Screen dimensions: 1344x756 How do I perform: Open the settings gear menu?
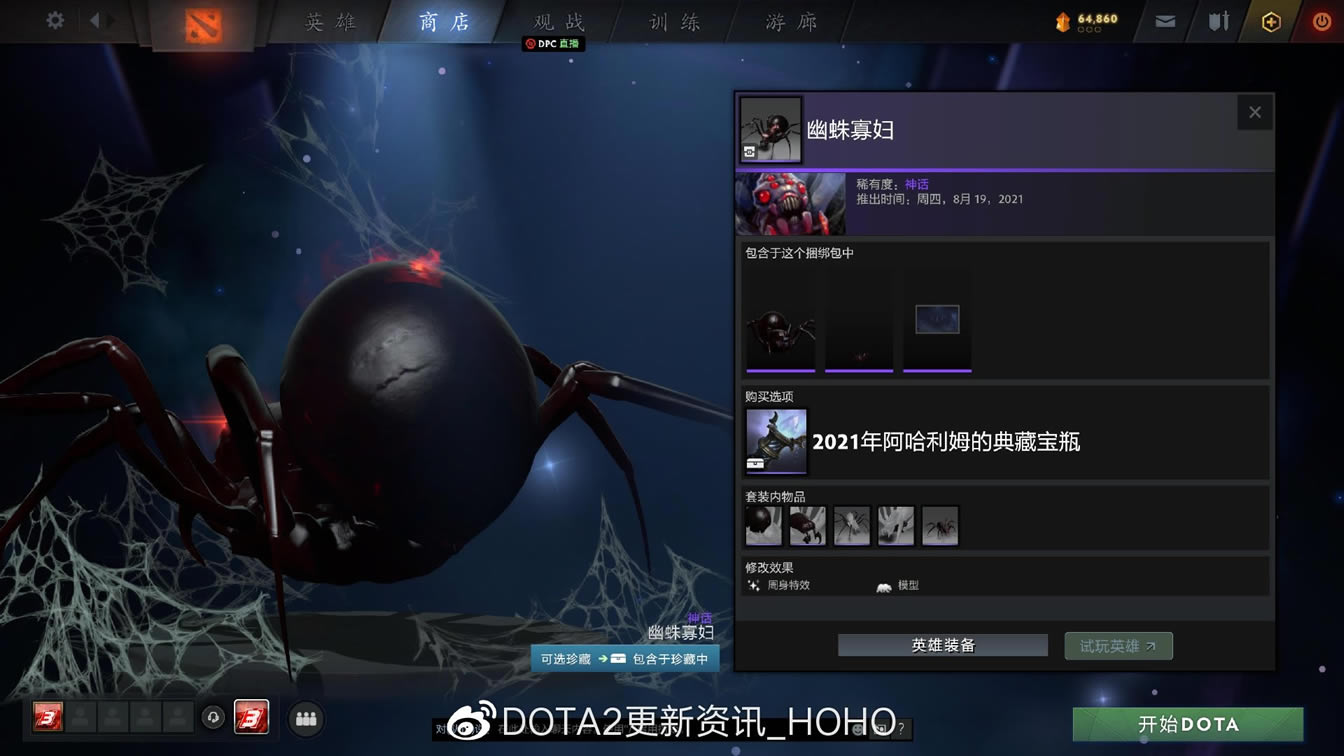(x=55, y=19)
